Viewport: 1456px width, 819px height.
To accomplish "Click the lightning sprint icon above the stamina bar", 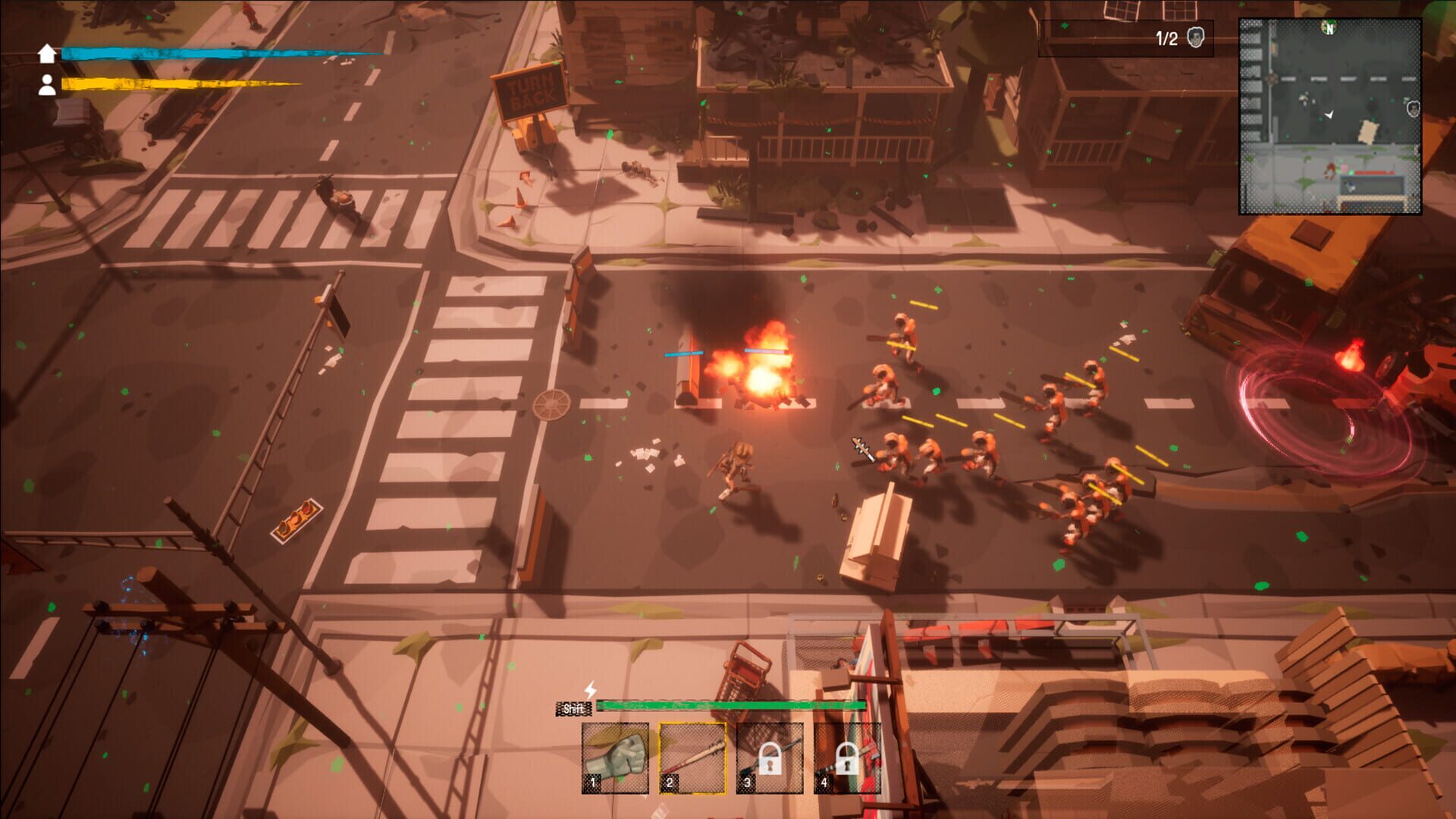I will point(590,690).
